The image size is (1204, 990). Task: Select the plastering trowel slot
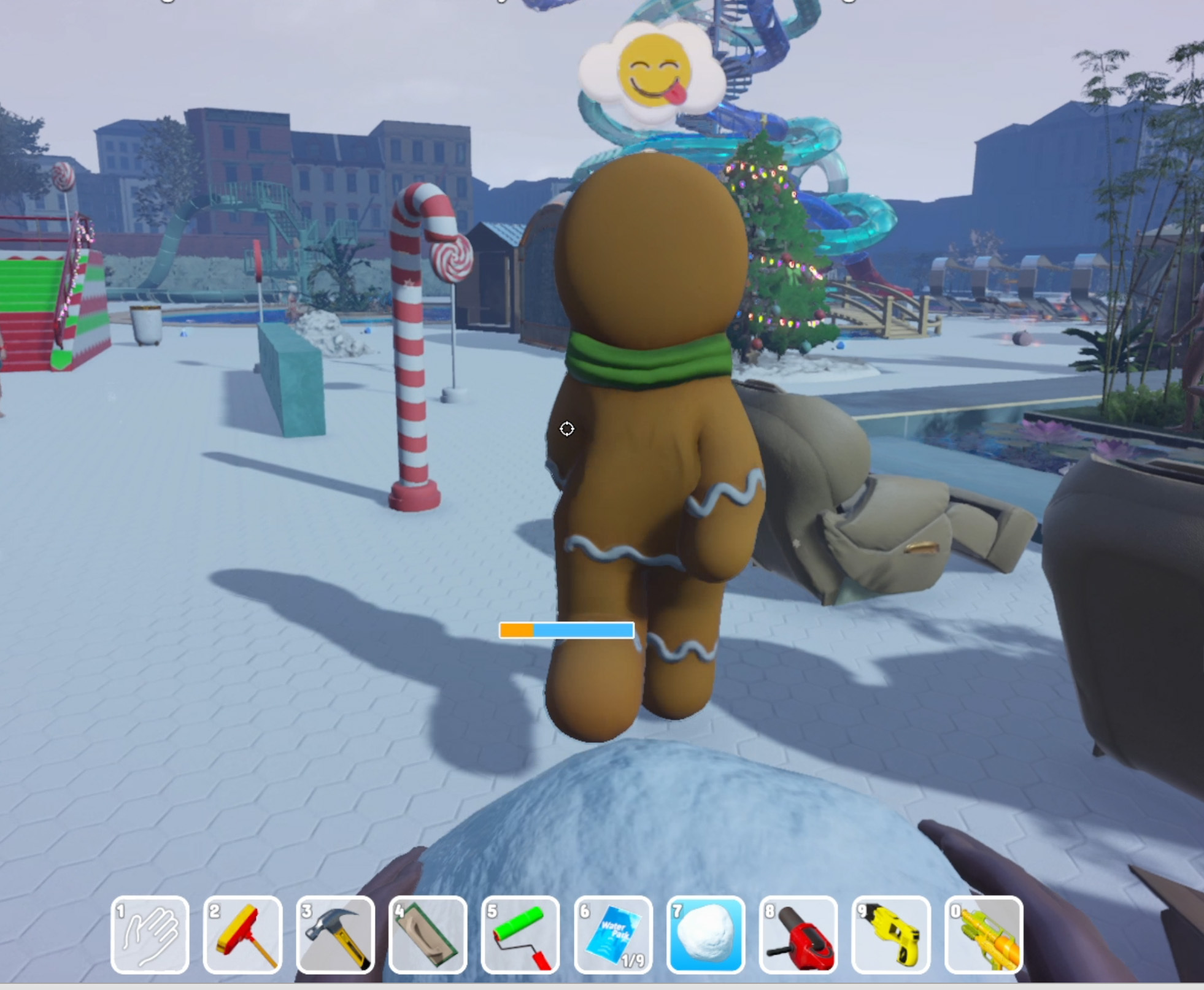click(x=428, y=934)
